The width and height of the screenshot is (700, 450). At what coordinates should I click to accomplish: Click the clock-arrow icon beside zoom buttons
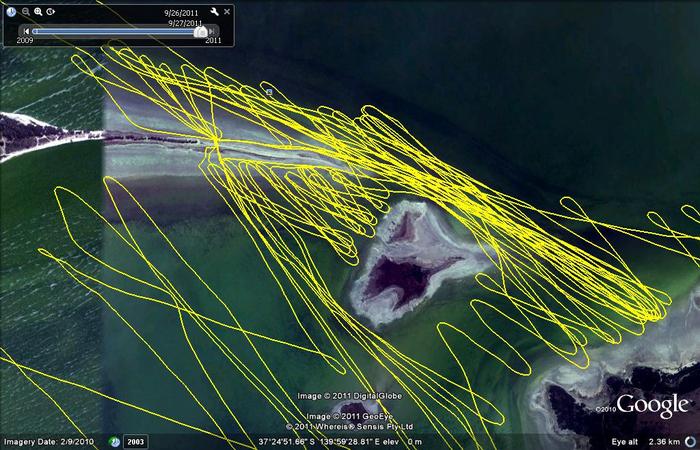coord(52,12)
